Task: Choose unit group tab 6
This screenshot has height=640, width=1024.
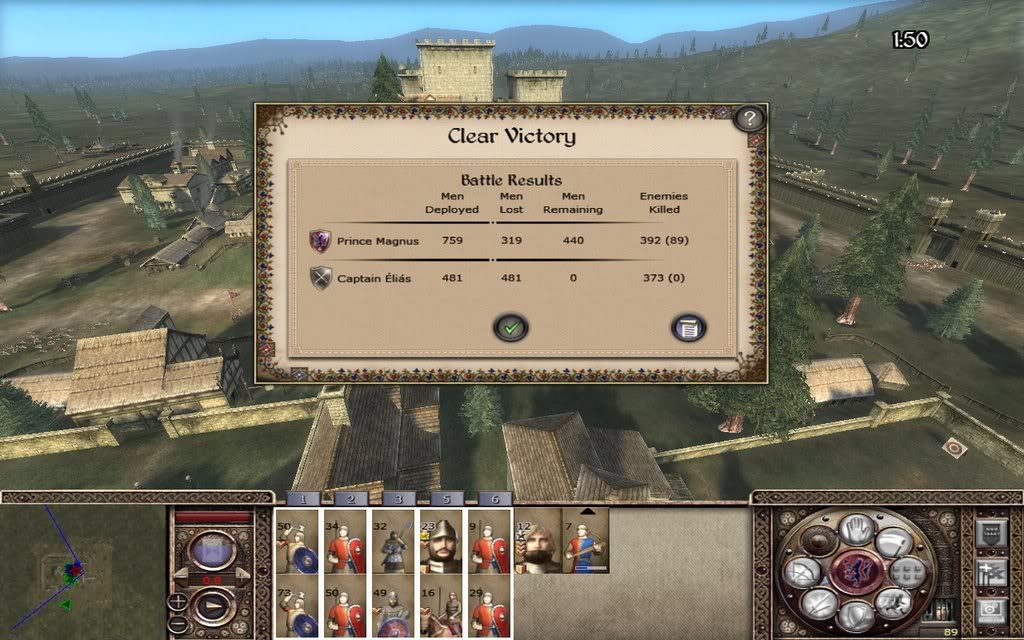Action: 494,498
